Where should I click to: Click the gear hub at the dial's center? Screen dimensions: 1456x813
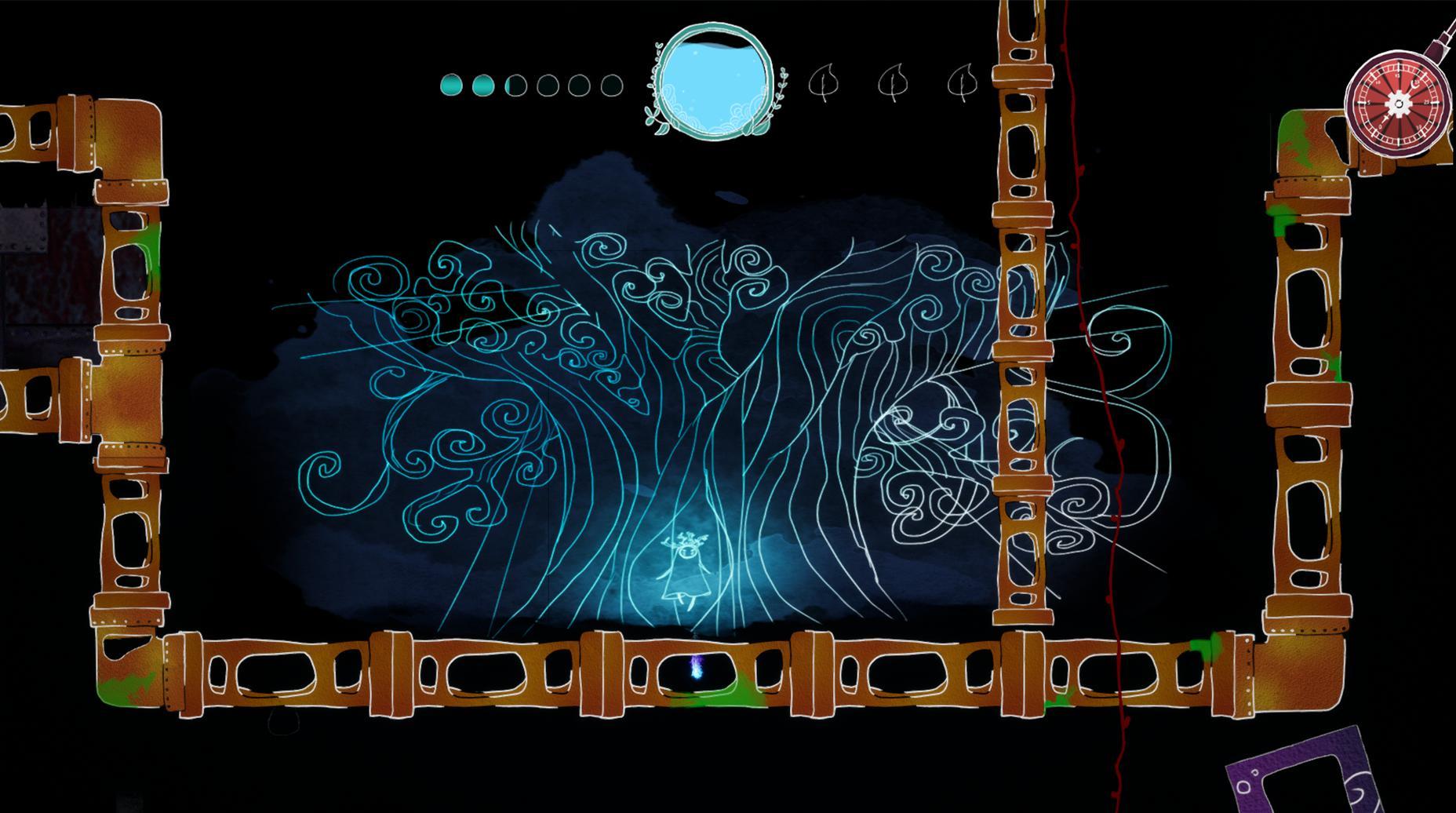(x=1399, y=104)
